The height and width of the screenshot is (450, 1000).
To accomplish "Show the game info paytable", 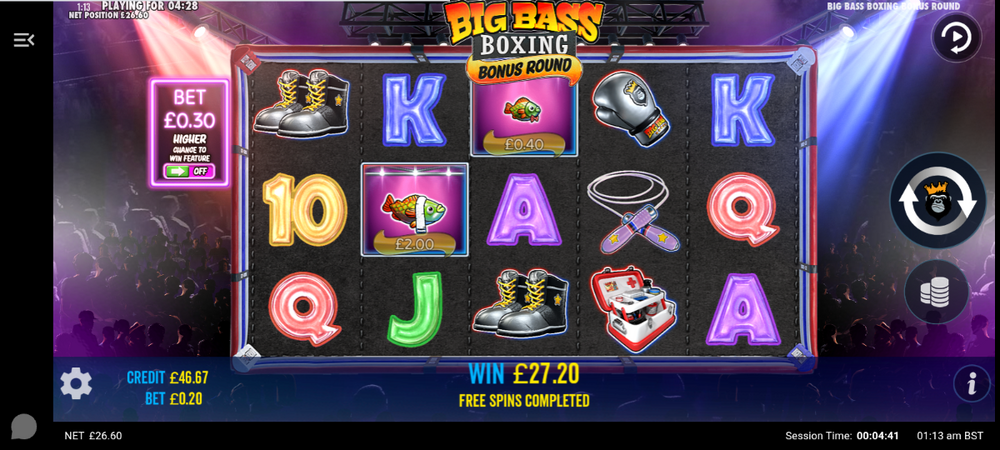I will pyautogui.click(x=970, y=383).
